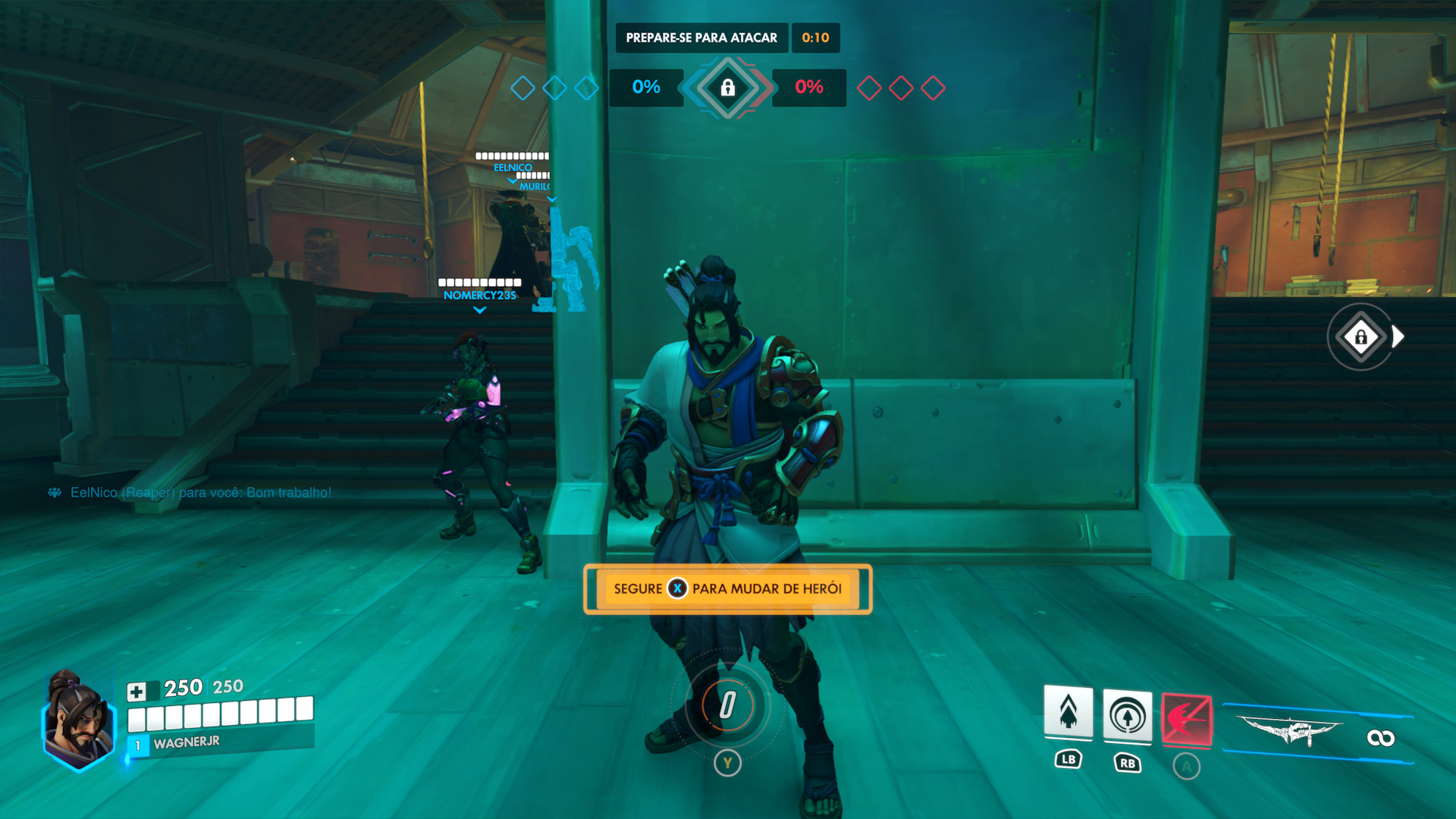The image size is (1456, 819).
Task: Click the red Lunge ability icon
Action: 1186,719
